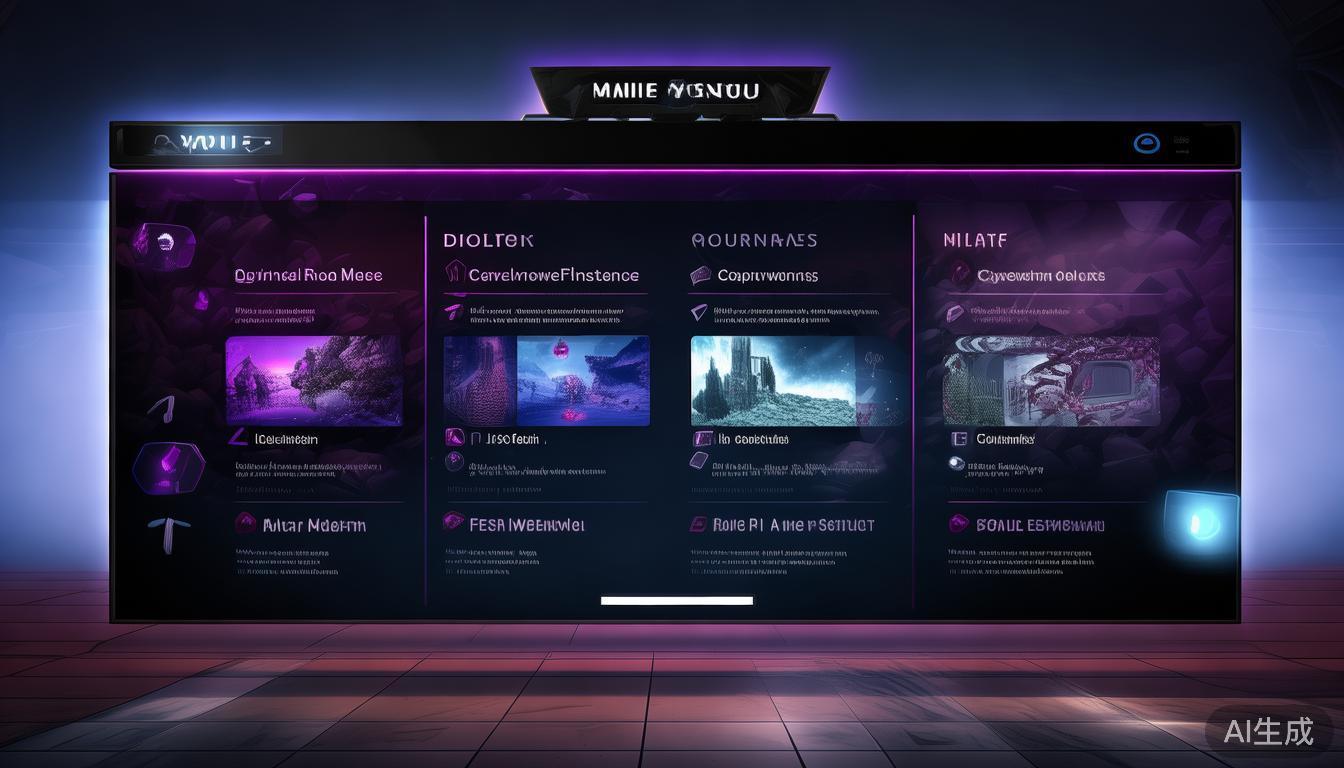Choose the teal castle thumbnail
Viewport: 1344px width, 768px height.
pyautogui.click(x=773, y=380)
